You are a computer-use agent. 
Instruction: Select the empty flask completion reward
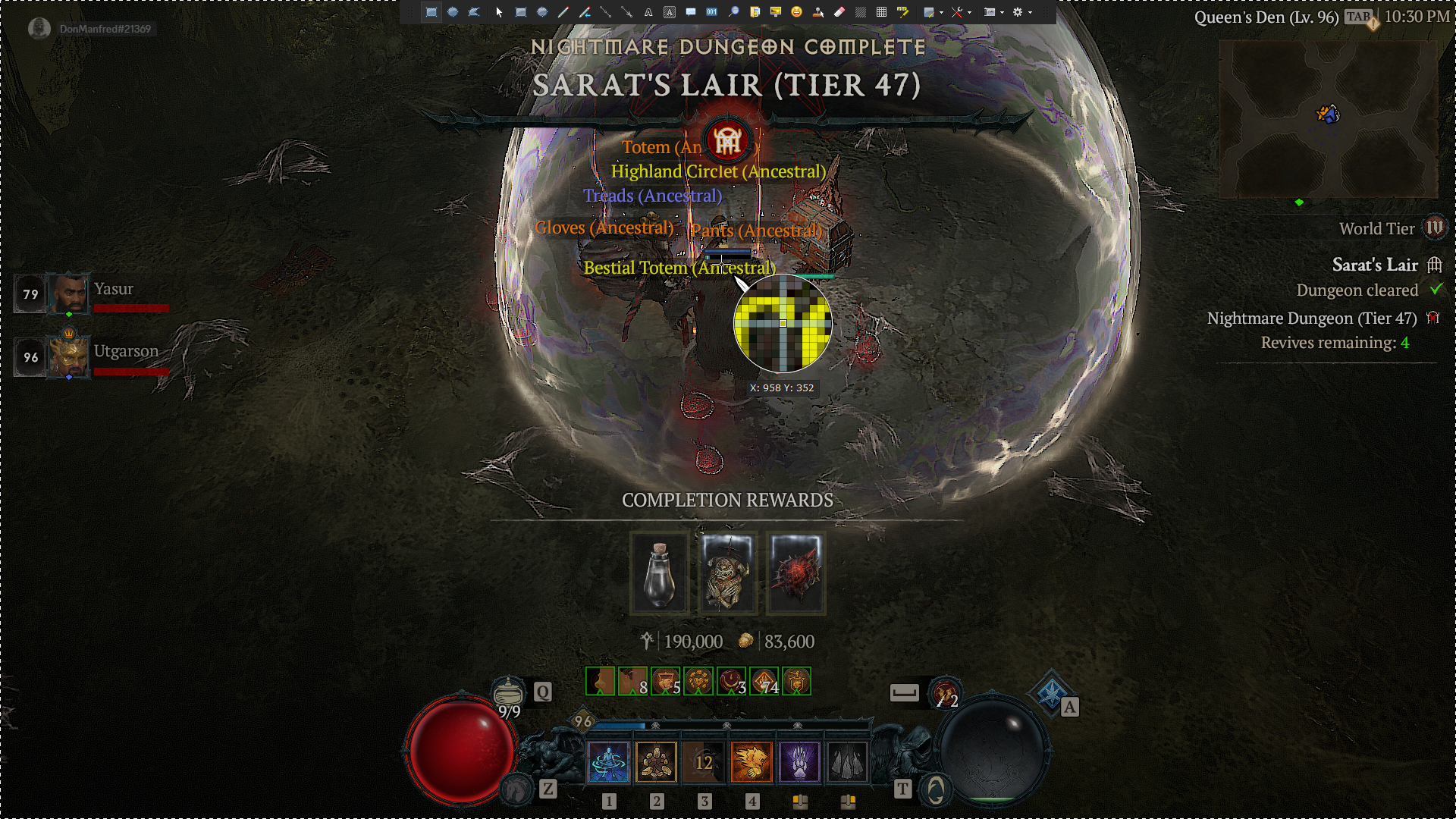coord(659,573)
